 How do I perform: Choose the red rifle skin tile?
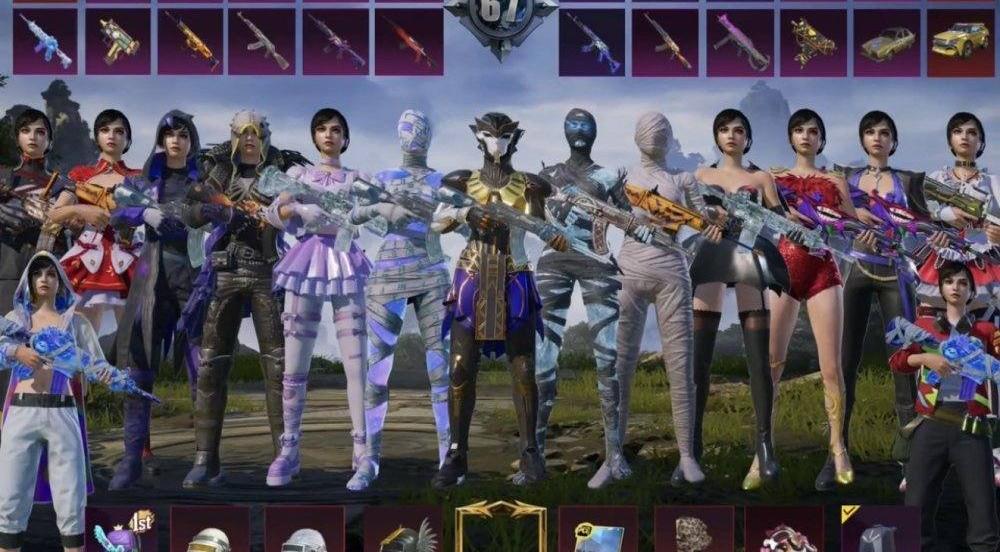point(409,42)
